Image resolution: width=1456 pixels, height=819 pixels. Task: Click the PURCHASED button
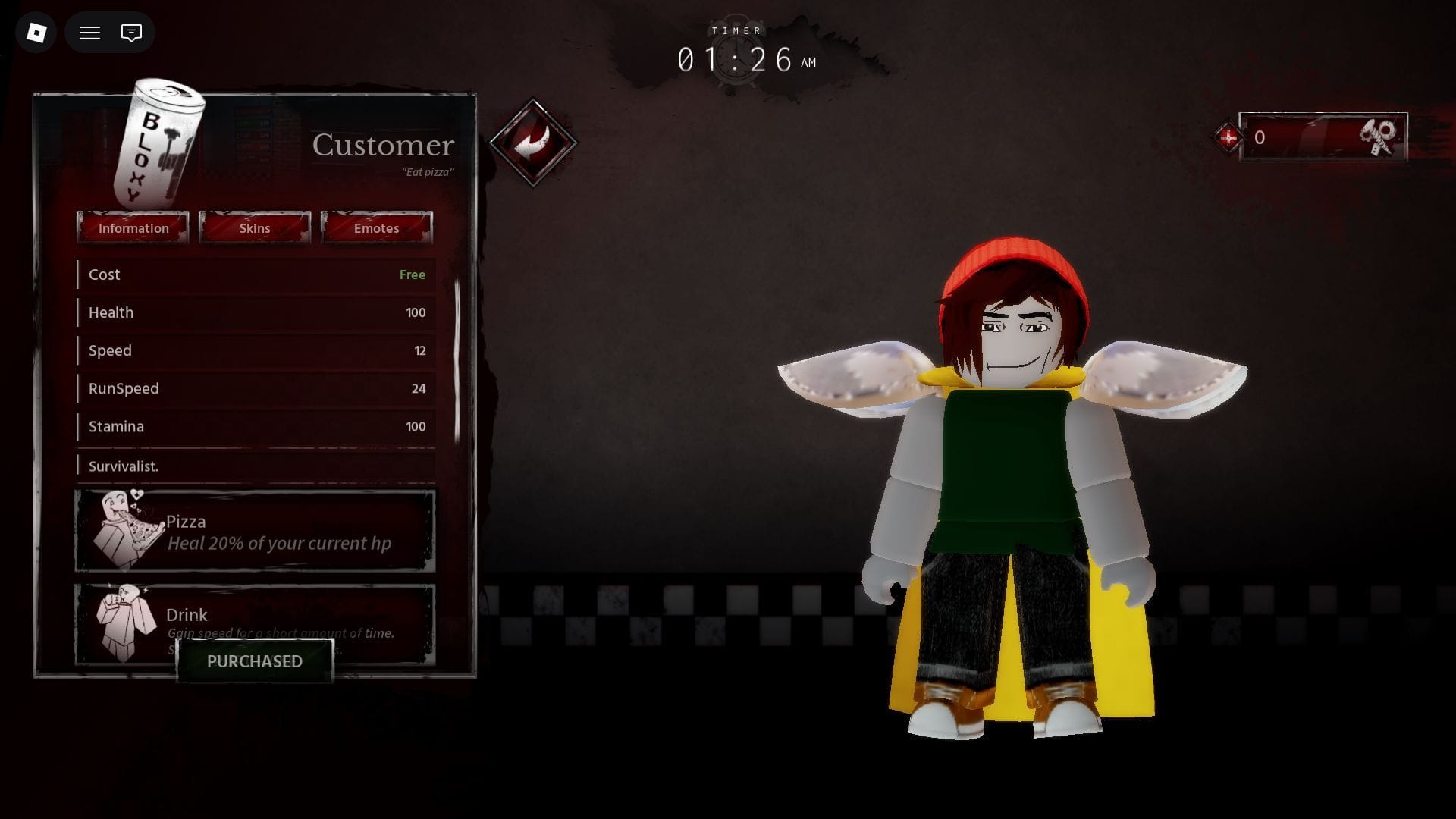(x=255, y=661)
